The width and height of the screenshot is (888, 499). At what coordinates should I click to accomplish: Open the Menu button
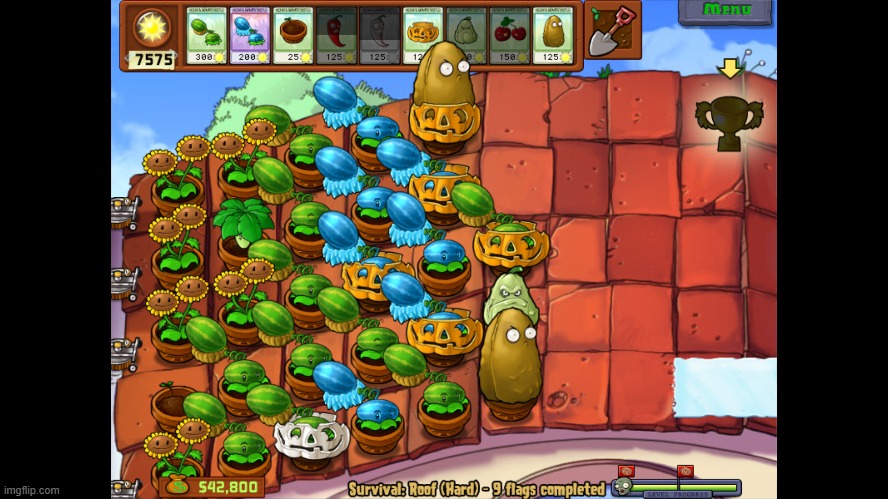[725, 11]
